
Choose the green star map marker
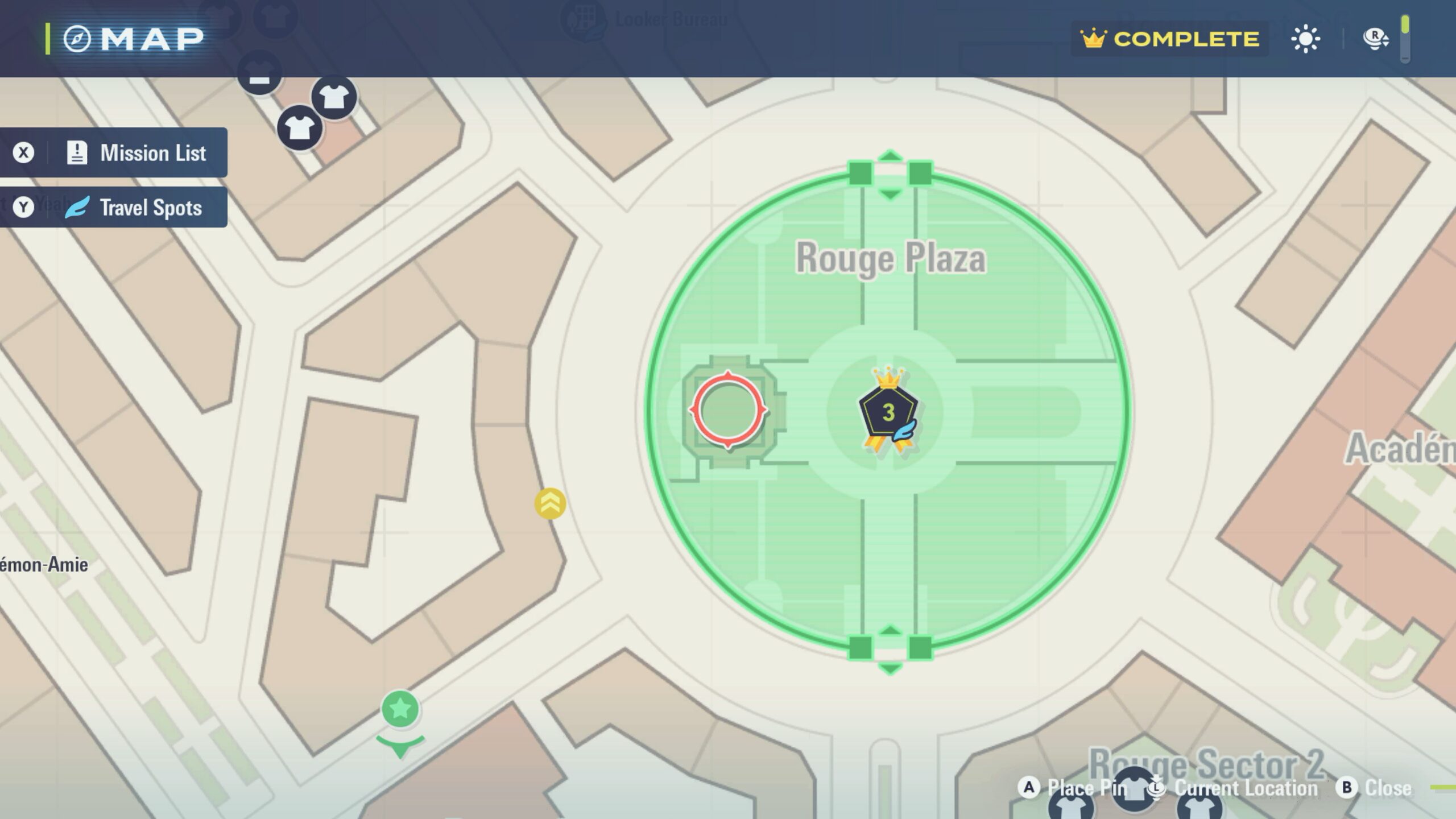pyautogui.click(x=400, y=709)
